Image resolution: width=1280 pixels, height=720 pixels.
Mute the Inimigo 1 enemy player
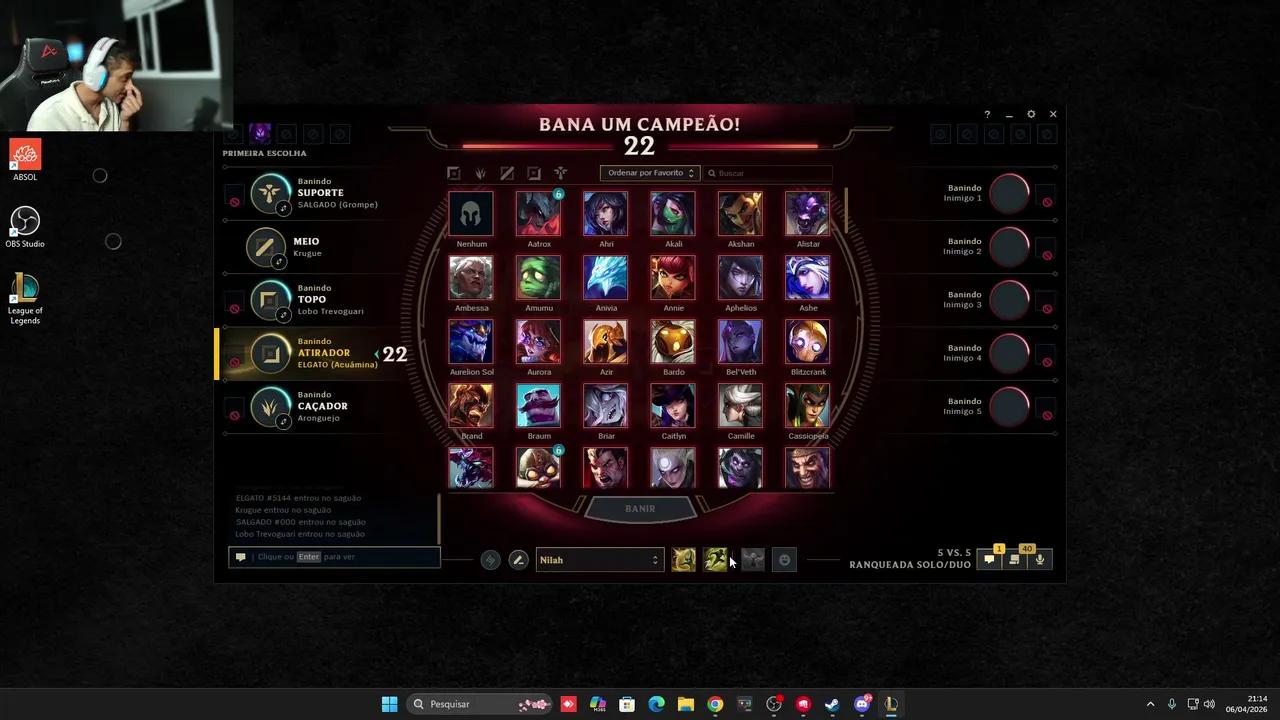coord(1047,201)
